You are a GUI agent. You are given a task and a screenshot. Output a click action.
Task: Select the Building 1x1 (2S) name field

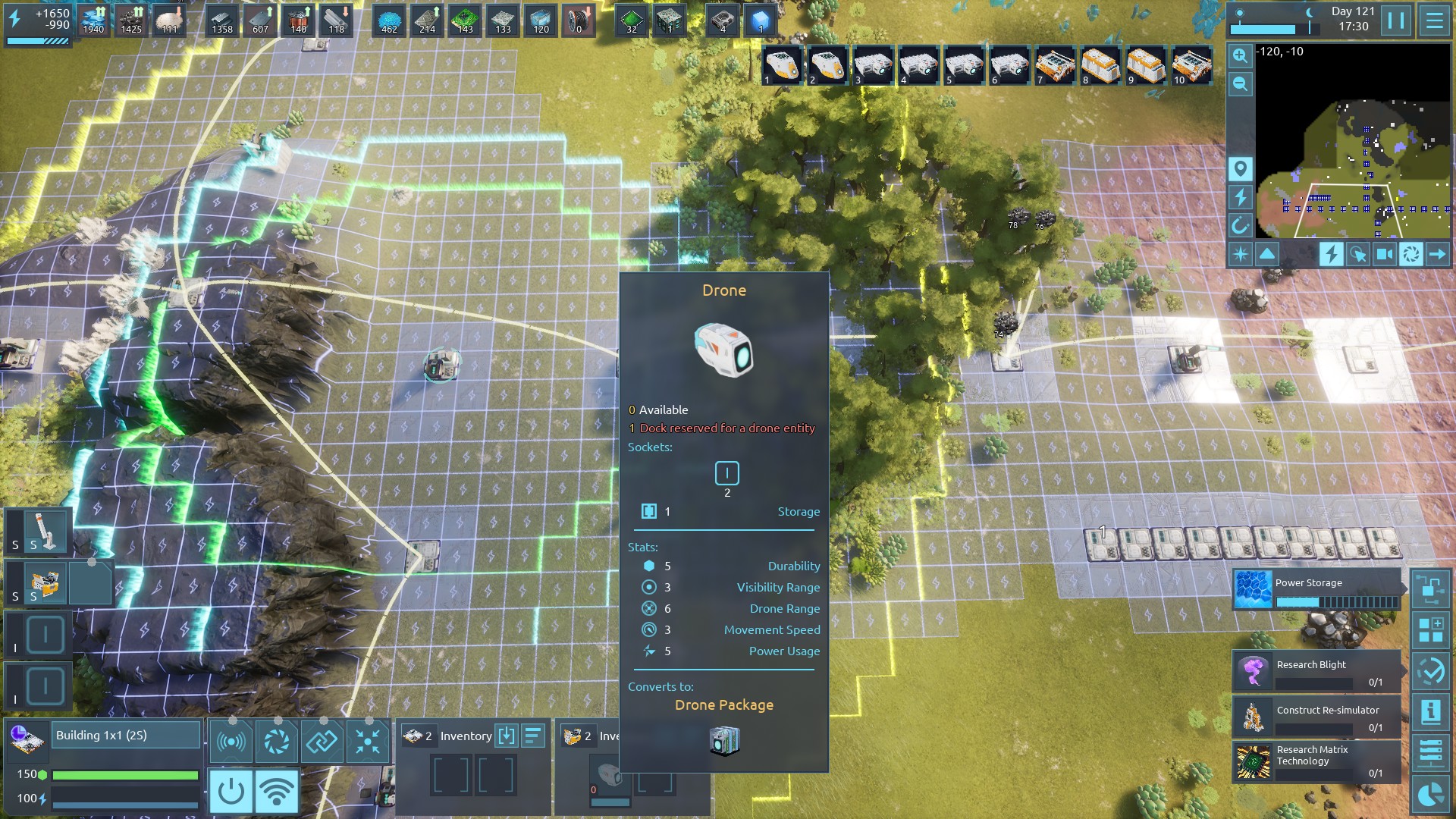(x=126, y=735)
